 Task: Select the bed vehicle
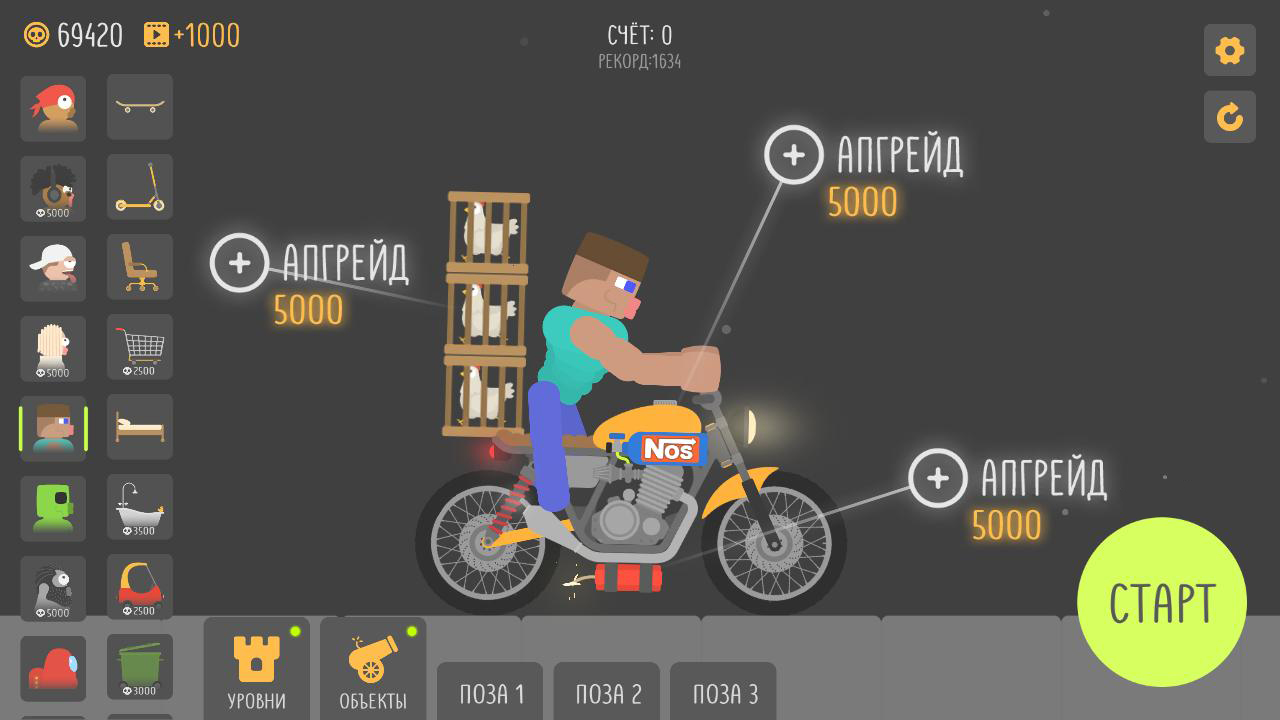click(x=139, y=427)
